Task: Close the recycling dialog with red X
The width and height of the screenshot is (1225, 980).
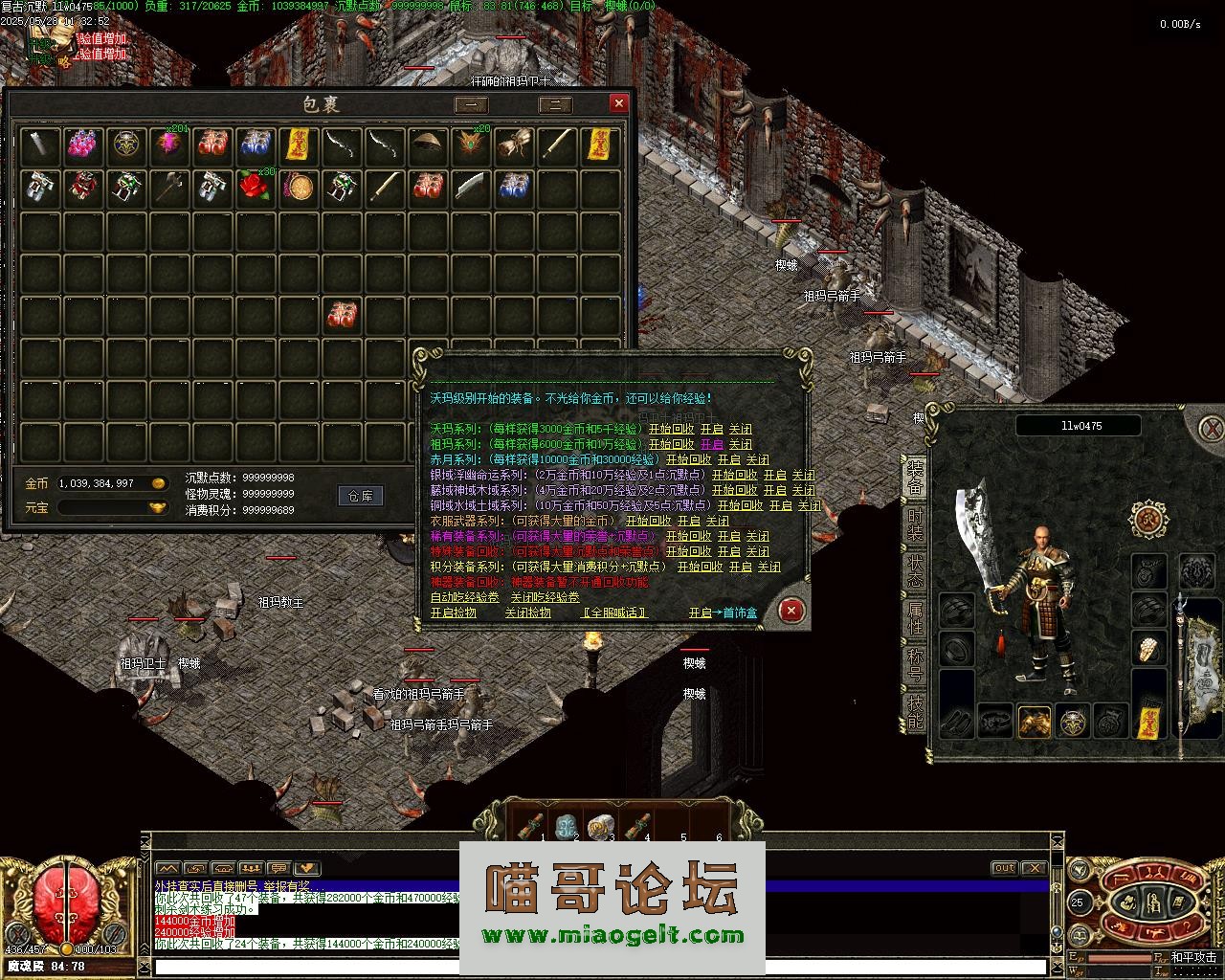Action: coord(791,610)
